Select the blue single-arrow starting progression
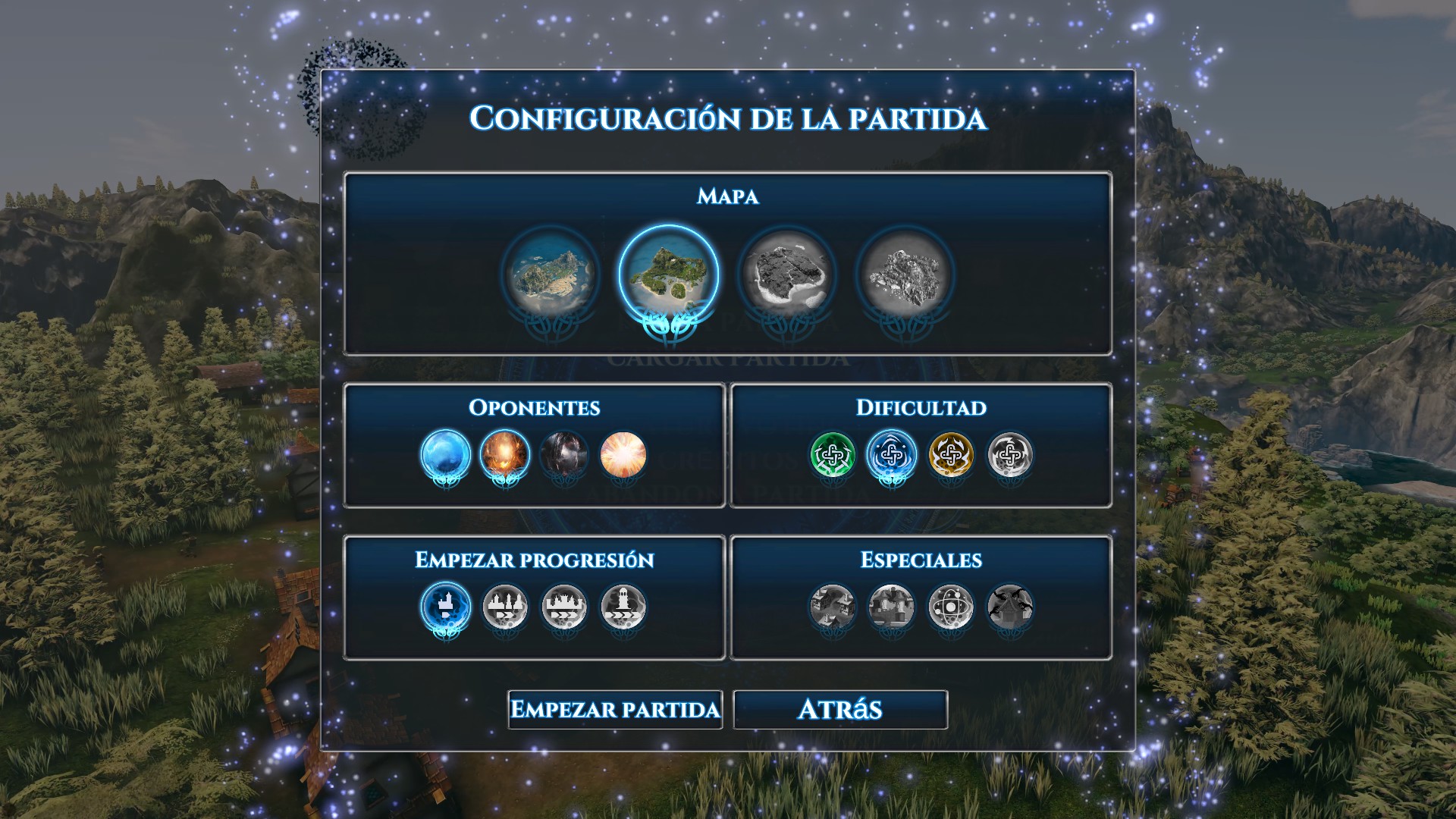 (x=446, y=607)
